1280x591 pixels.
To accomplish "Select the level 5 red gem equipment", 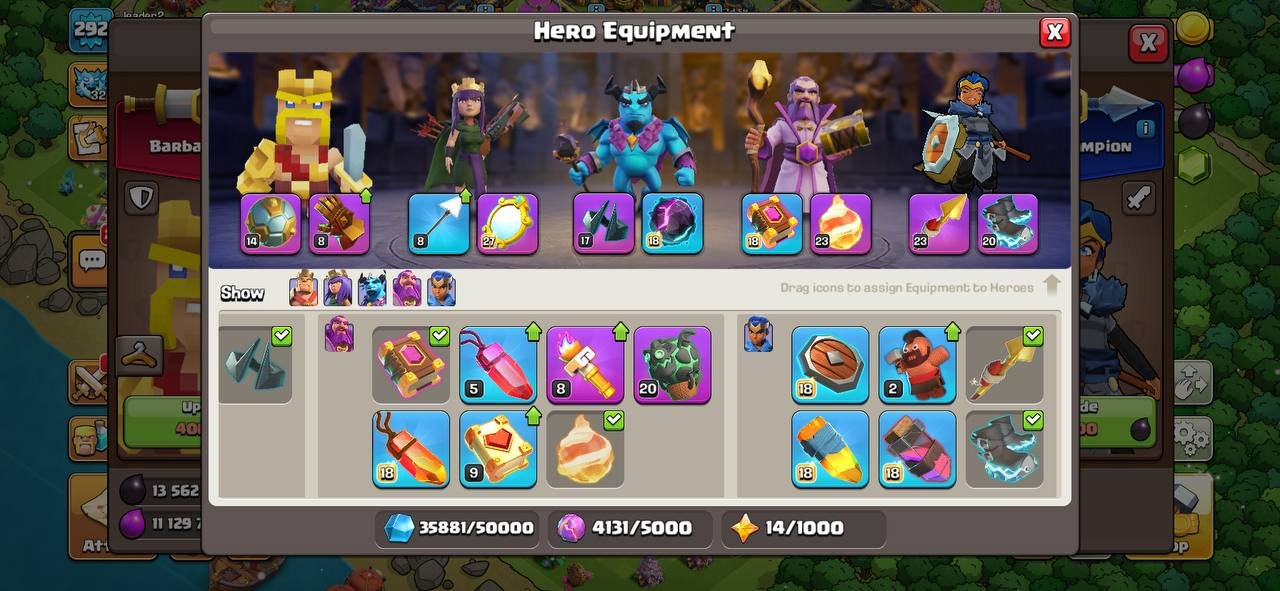I will [x=498, y=365].
